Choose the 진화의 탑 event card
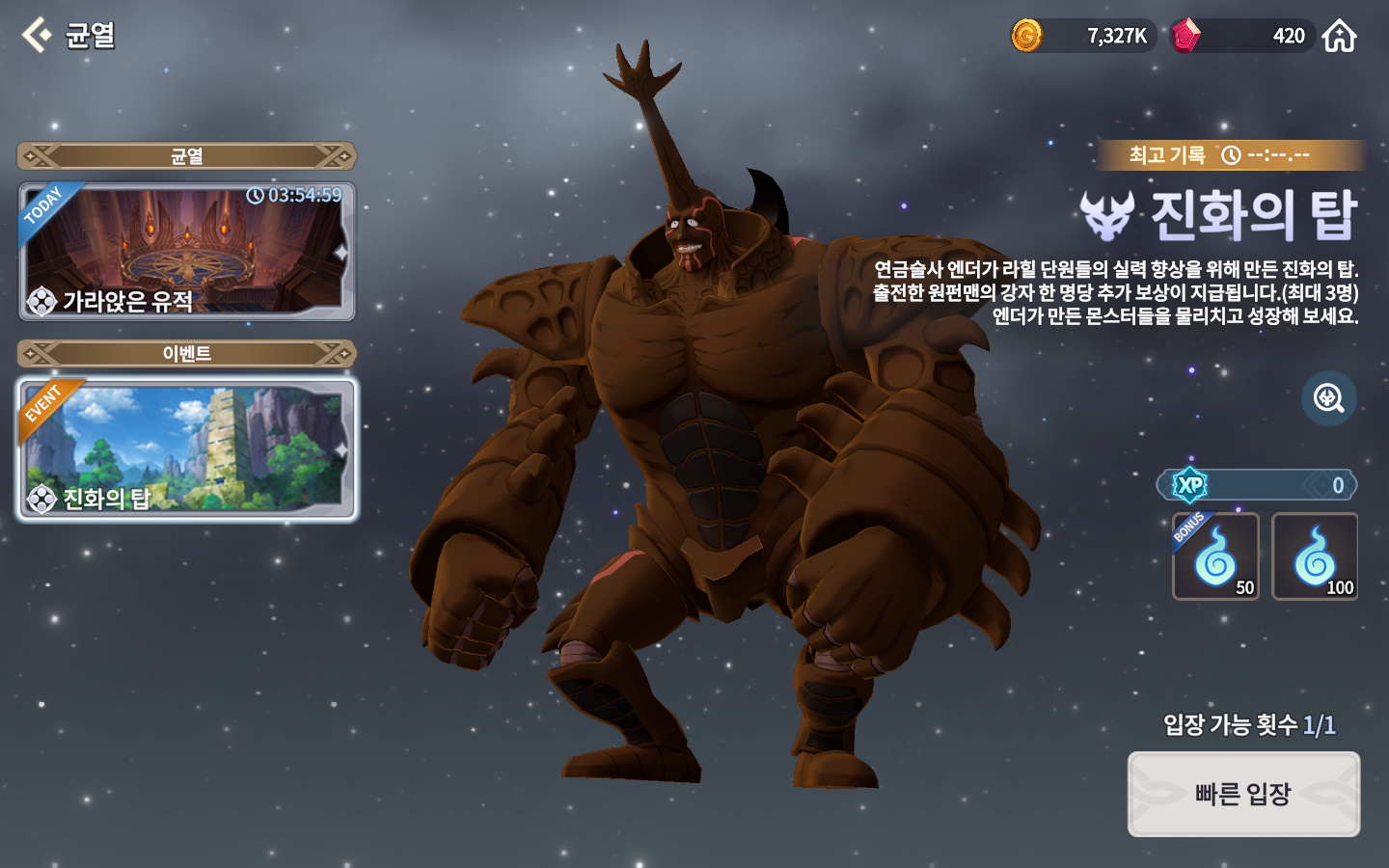The height and width of the screenshot is (868, 1389). click(187, 449)
